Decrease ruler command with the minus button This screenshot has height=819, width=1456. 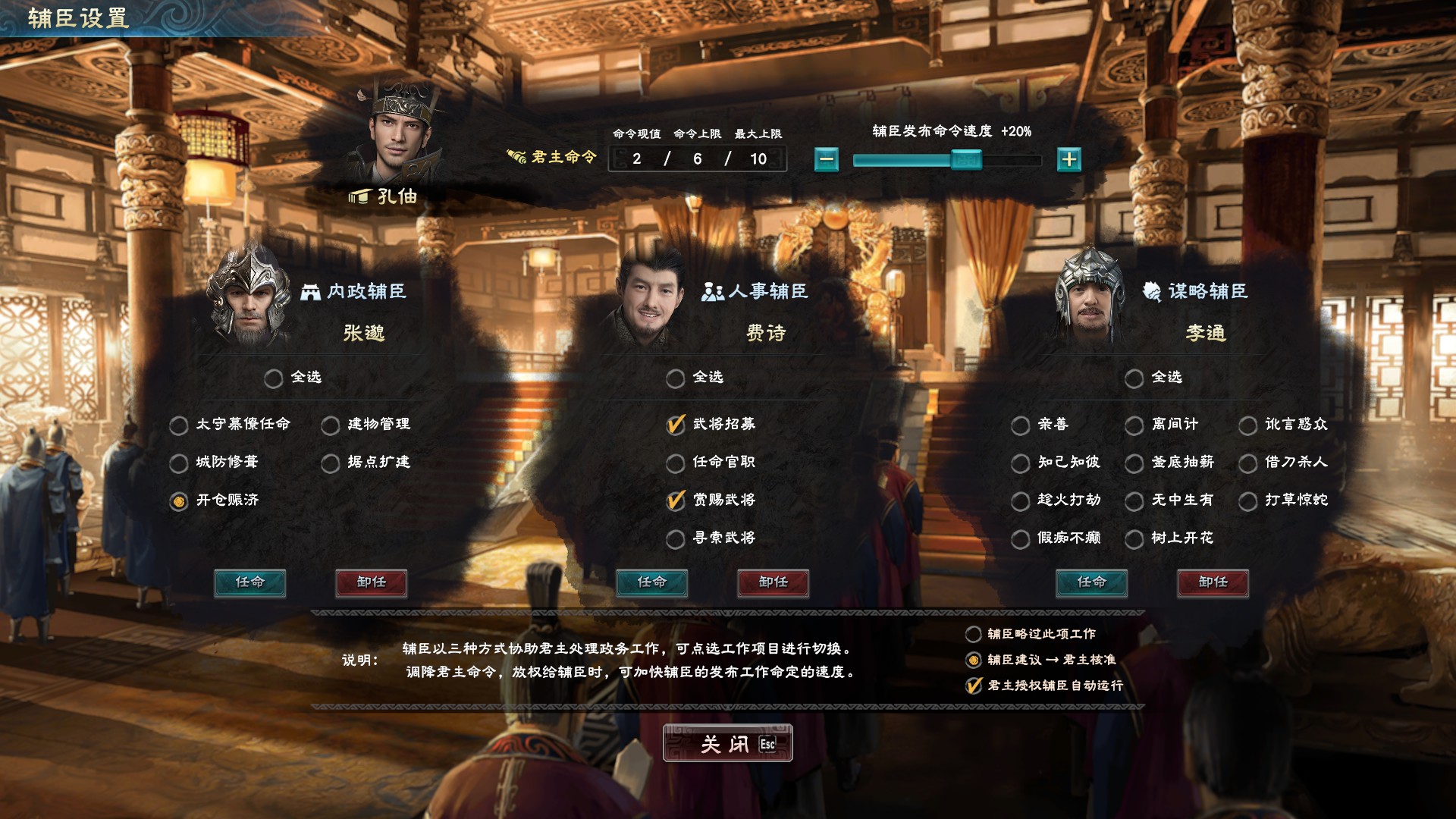tap(827, 159)
